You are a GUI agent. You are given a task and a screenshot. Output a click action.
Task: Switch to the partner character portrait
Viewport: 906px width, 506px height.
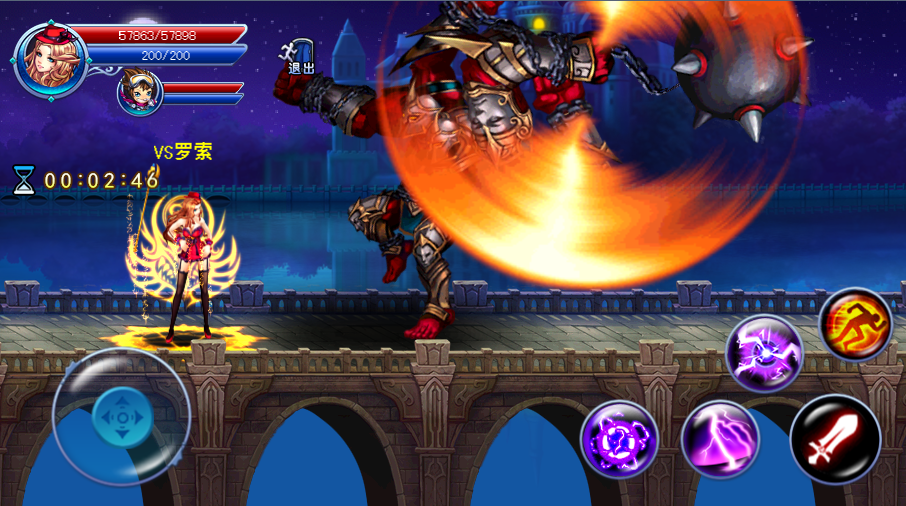coord(139,93)
